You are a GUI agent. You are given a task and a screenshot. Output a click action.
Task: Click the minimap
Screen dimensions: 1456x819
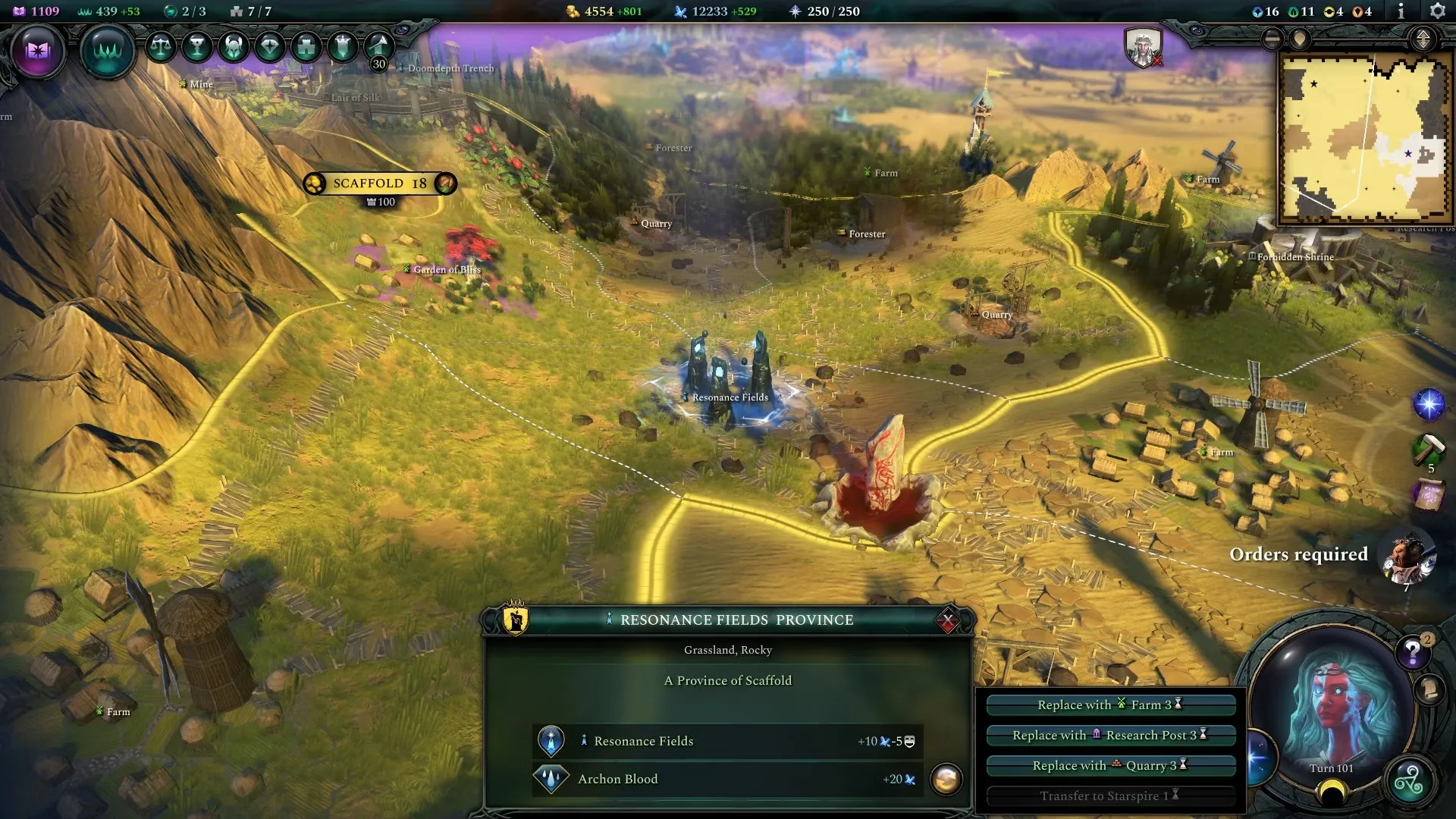click(x=1363, y=138)
